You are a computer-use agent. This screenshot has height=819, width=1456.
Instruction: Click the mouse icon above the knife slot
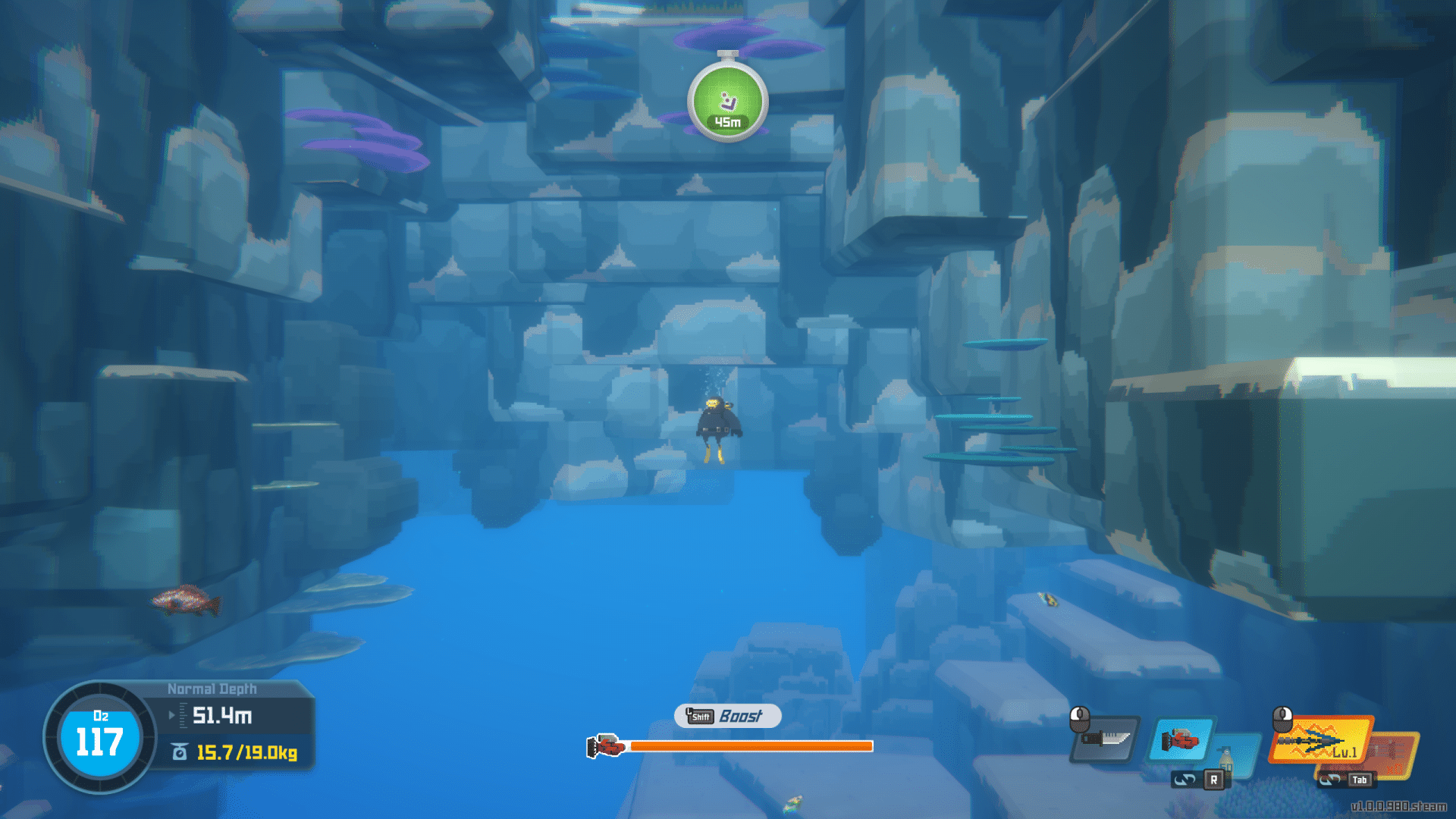[x=1079, y=718]
